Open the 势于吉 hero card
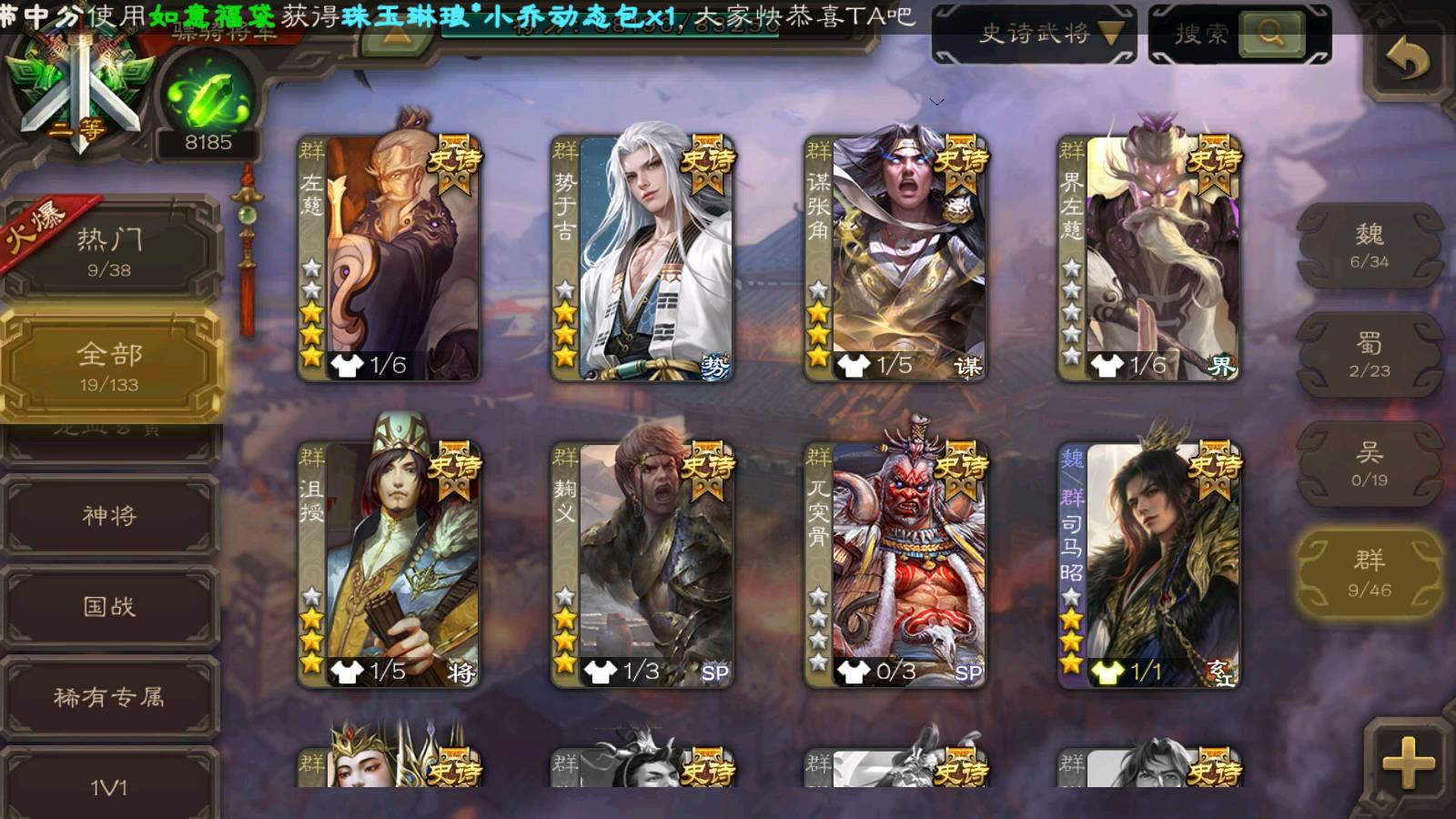The image size is (1456, 819). (x=642, y=258)
